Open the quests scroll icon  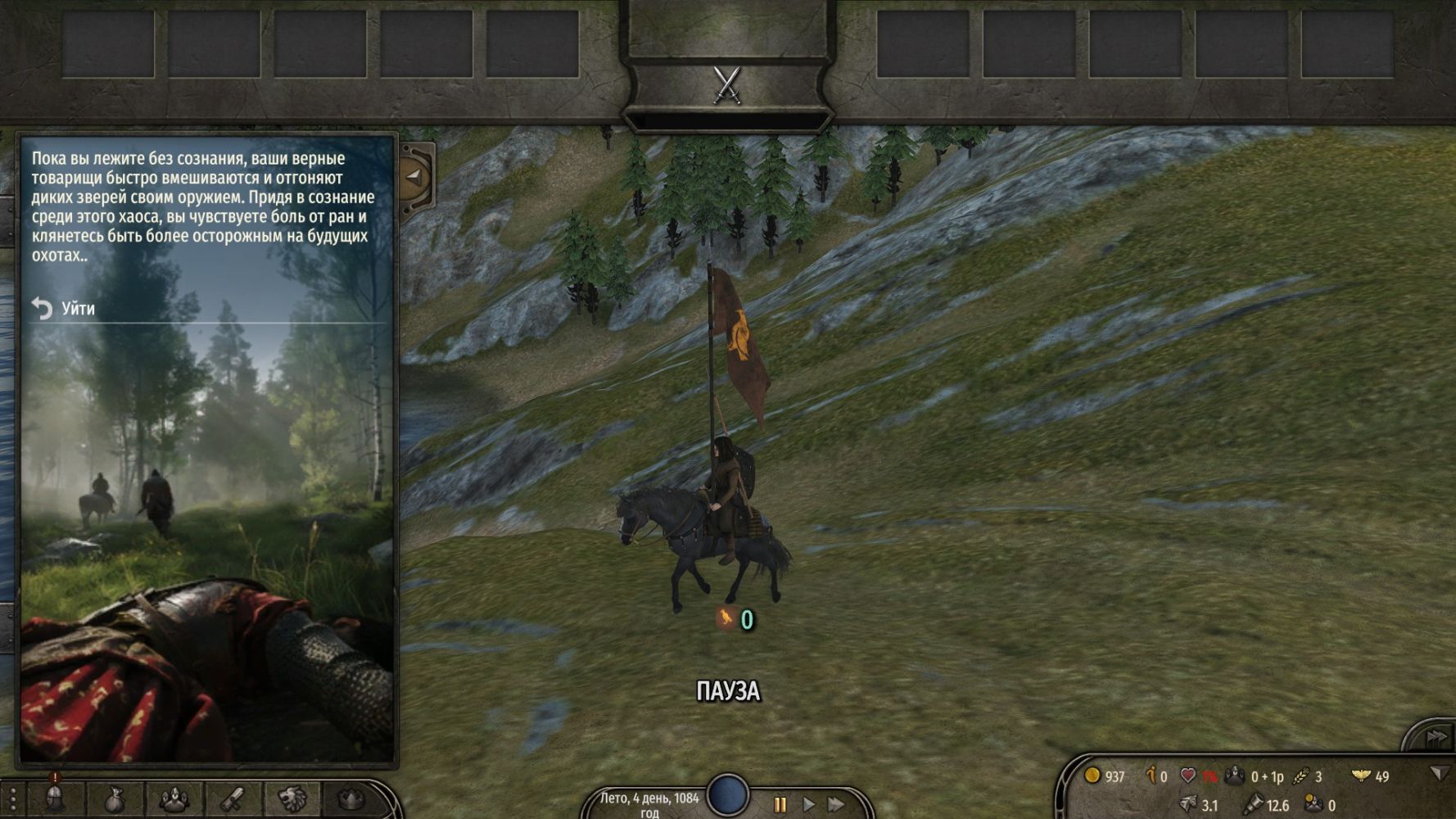(x=232, y=799)
